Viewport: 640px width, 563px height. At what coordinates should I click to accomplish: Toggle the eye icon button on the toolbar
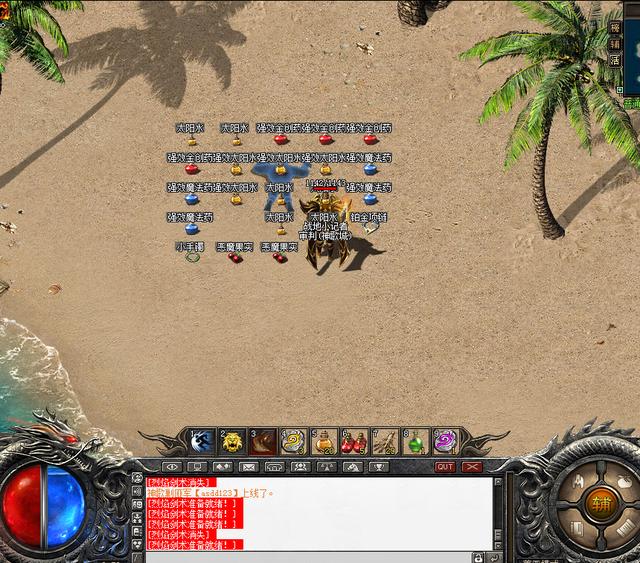[x=172, y=467]
